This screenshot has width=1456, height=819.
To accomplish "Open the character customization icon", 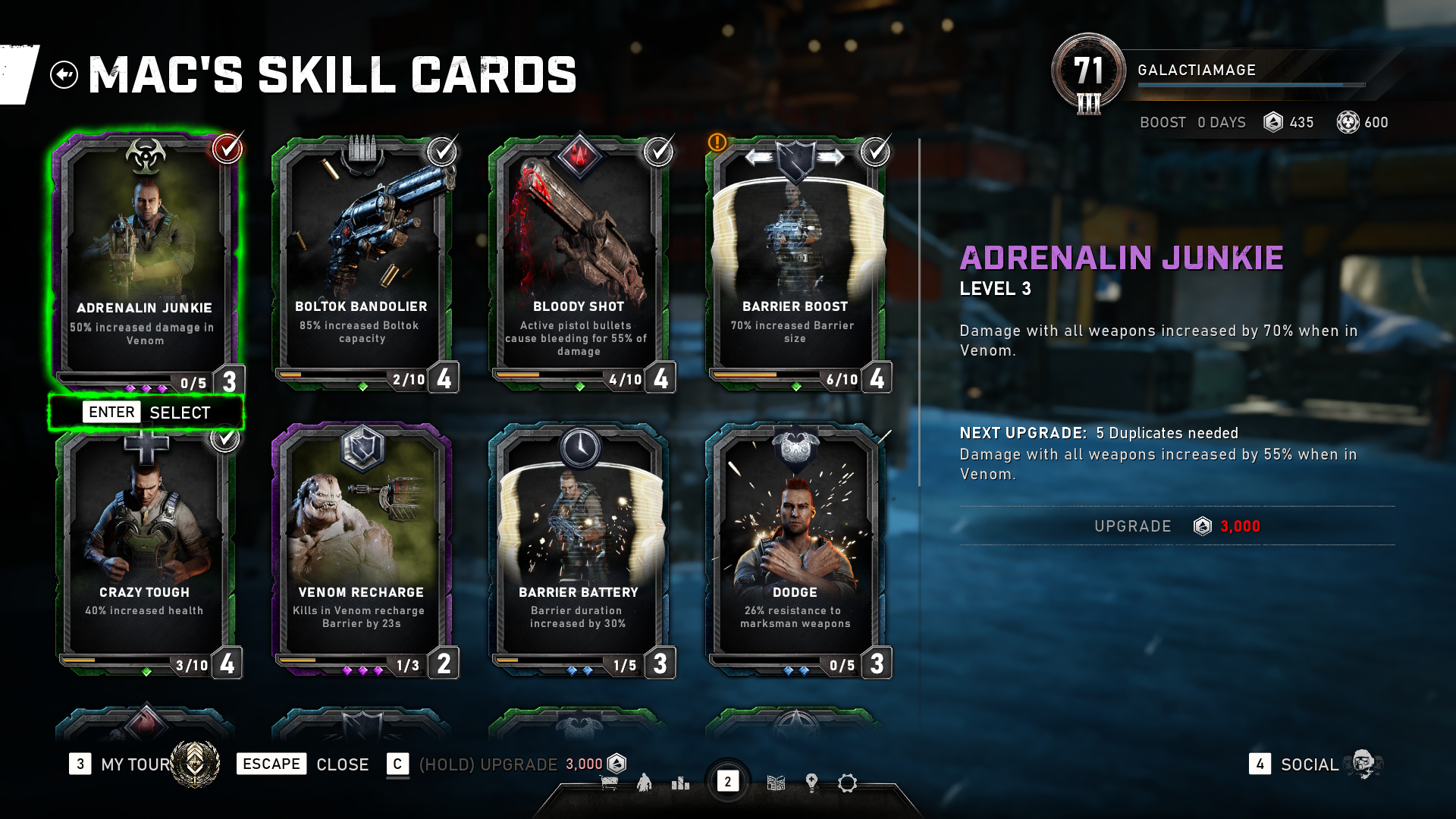I will click(x=645, y=783).
